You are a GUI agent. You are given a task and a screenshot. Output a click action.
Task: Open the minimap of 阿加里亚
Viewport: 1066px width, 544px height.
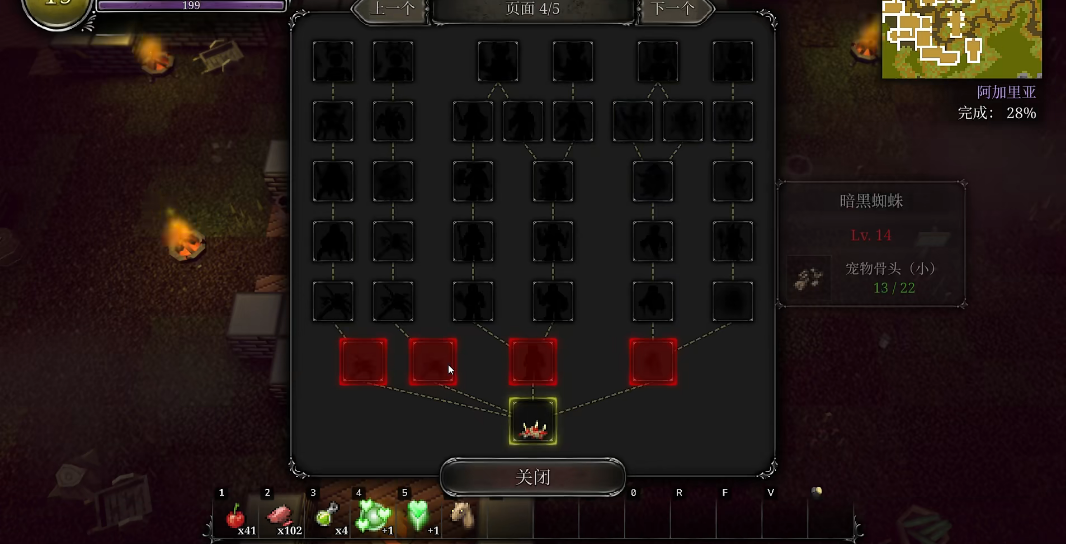tap(961, 39)
